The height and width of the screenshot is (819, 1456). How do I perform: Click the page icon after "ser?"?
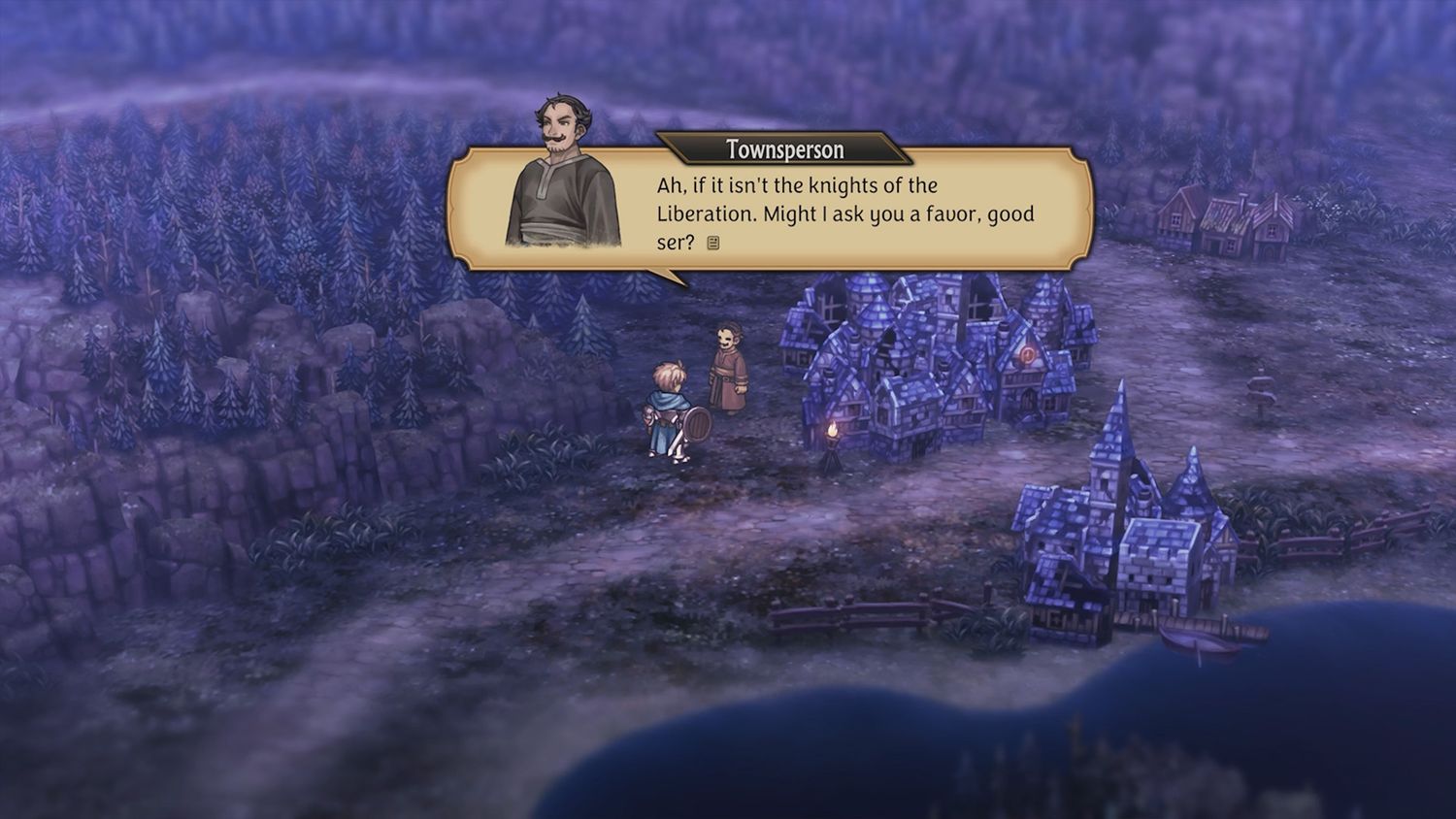coord(713,244)
